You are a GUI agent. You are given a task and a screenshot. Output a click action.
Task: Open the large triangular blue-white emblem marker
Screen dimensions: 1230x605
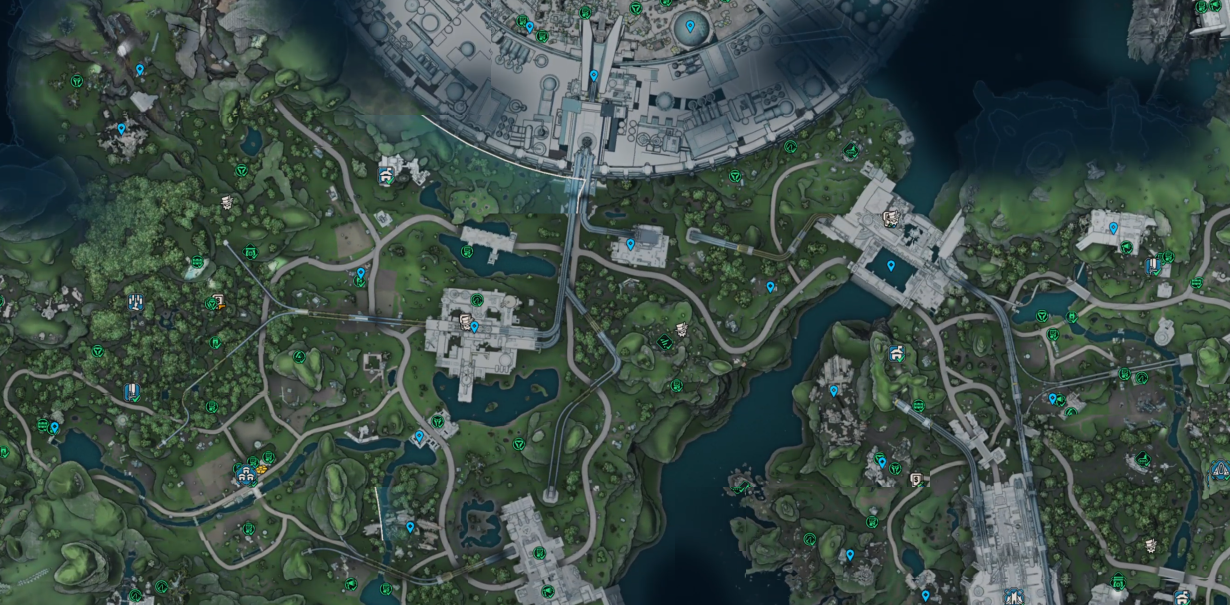tap(1219, 468)
